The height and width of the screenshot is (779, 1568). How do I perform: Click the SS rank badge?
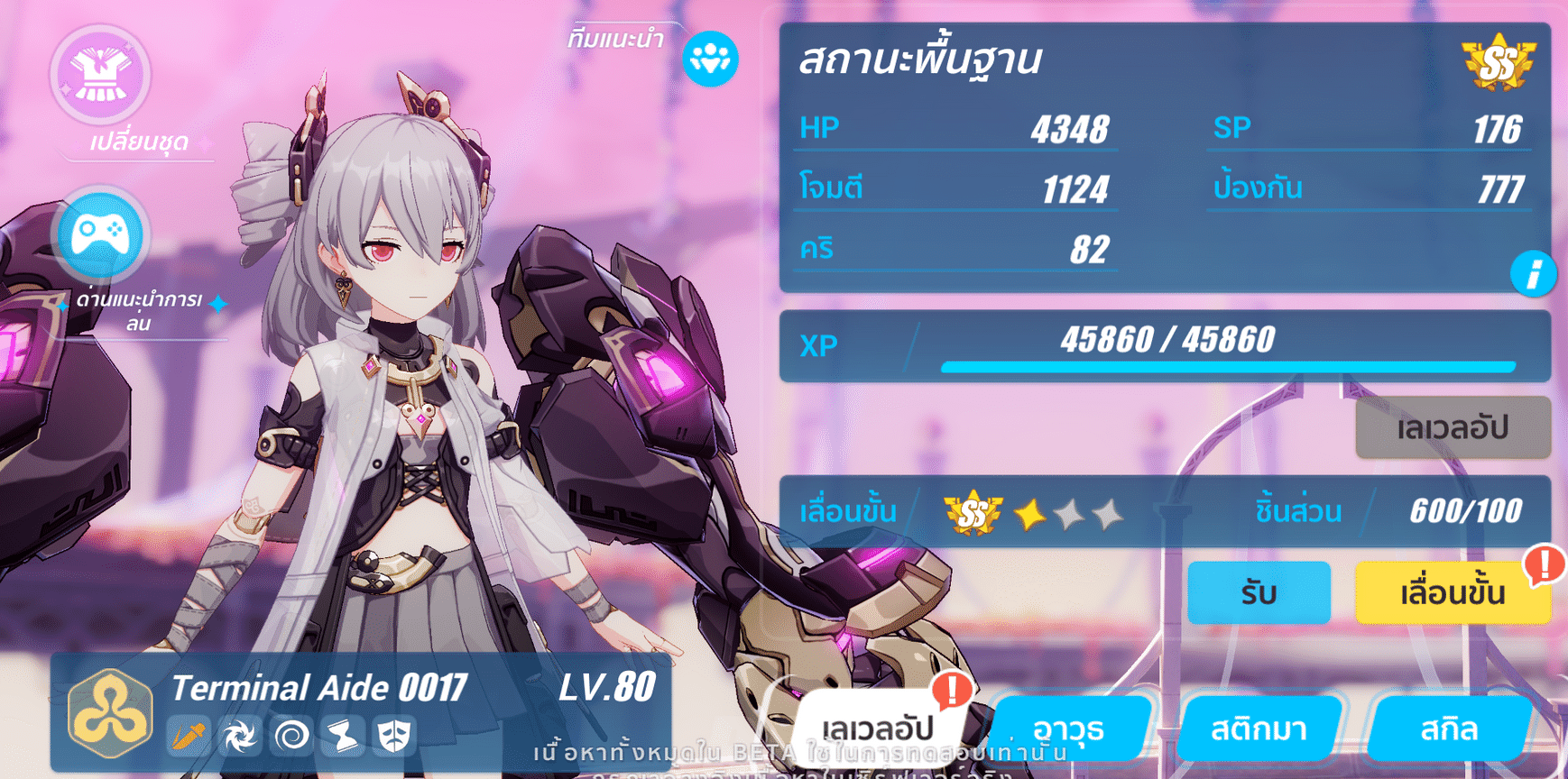click(1499, 60)
